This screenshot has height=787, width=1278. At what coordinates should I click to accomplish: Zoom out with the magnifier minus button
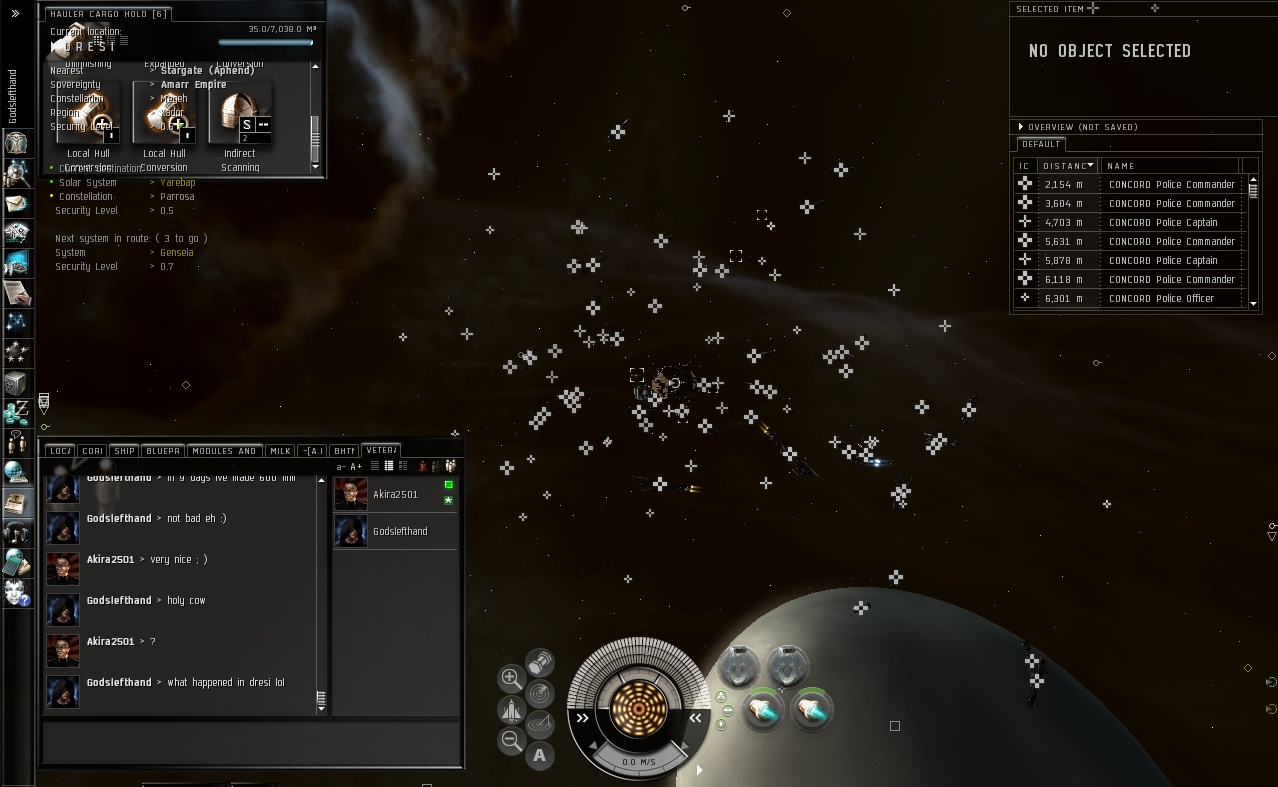point(511,740)
